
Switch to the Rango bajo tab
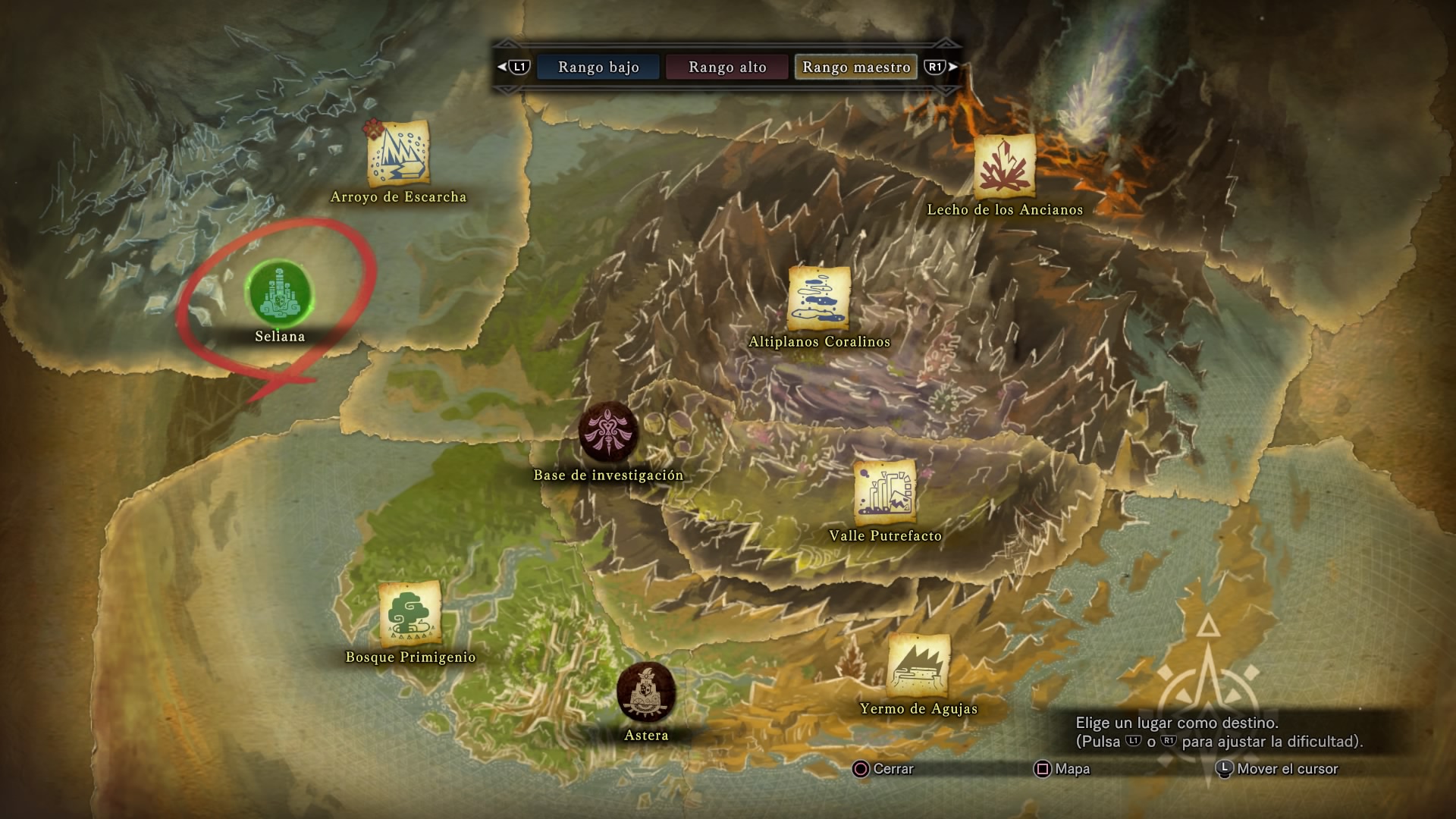coord(598,67)
